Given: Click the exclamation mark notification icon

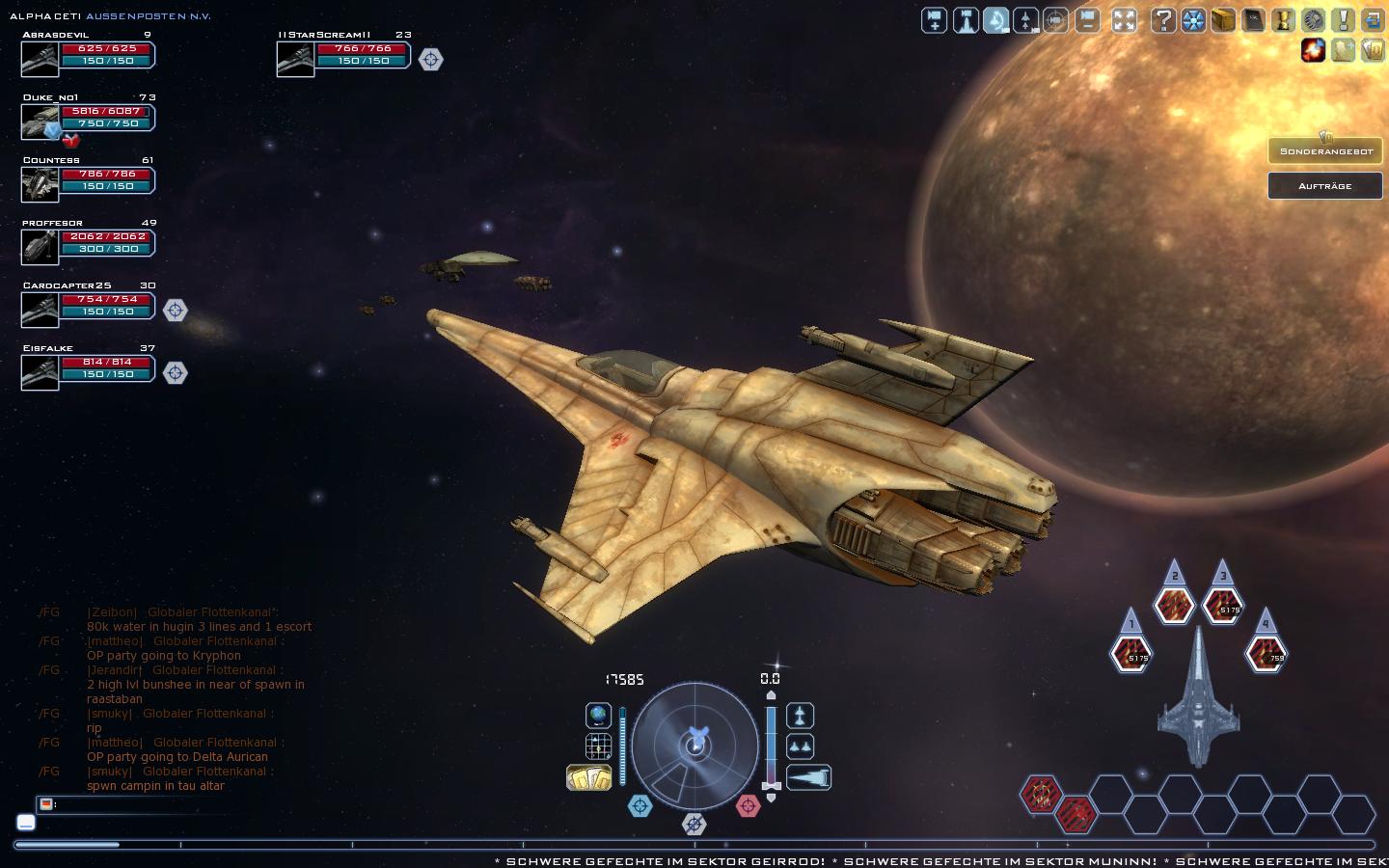Looking at the screenshot, I should pyautogui.click(x=1343, y=20).
